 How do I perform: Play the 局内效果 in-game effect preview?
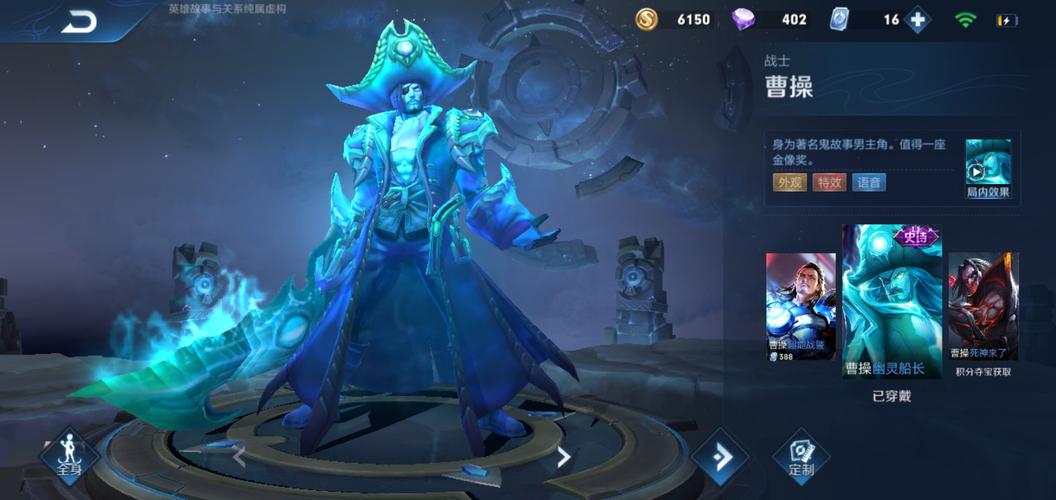coord(987,169)
